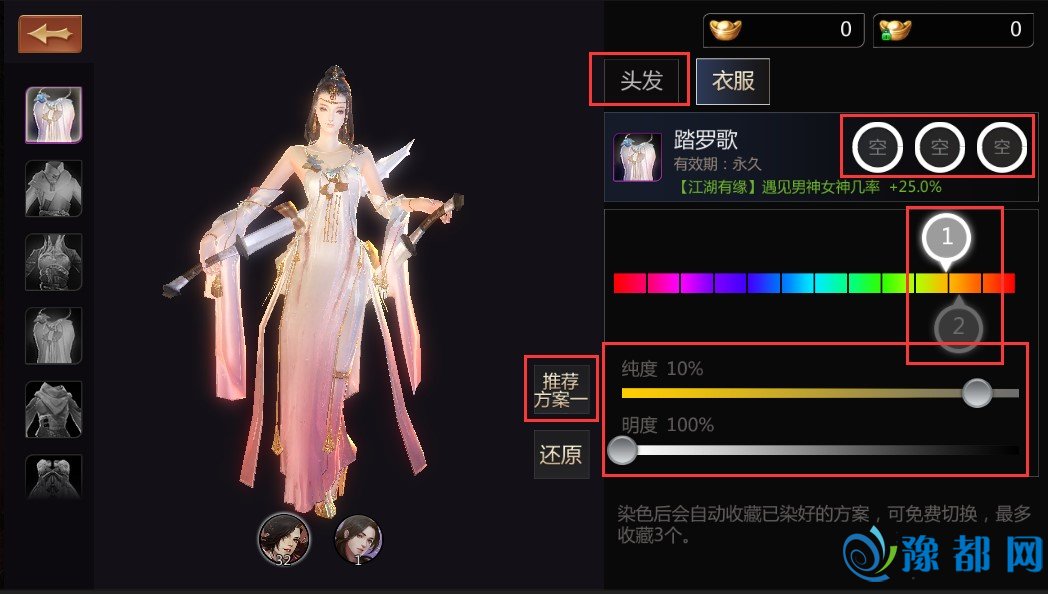The height and width of the screenshot is (594, 1048).
Task: Select the dimmed color marker number 2
Action: [958, 326]
